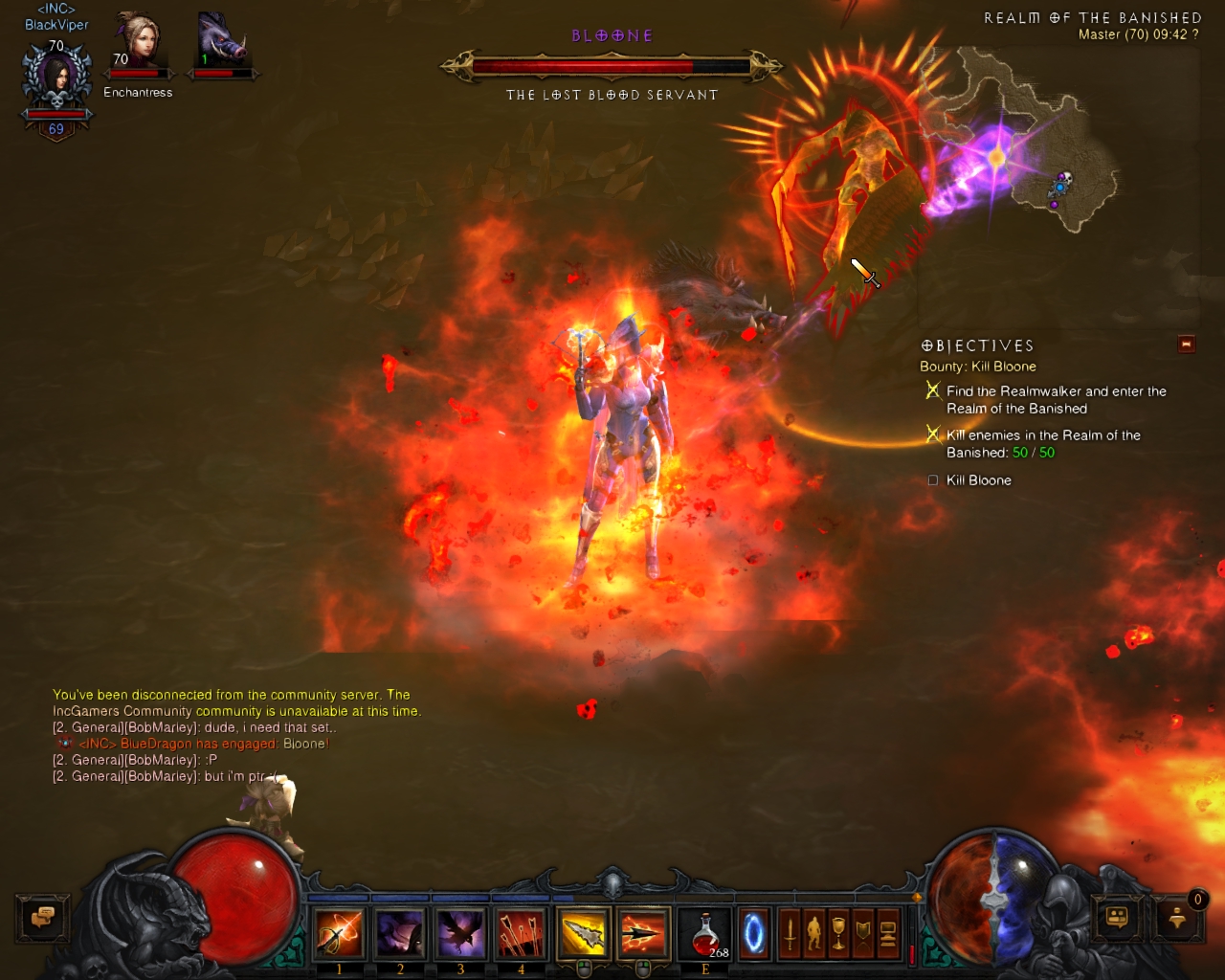
Task: Drink the health potion
Action: 705,933
